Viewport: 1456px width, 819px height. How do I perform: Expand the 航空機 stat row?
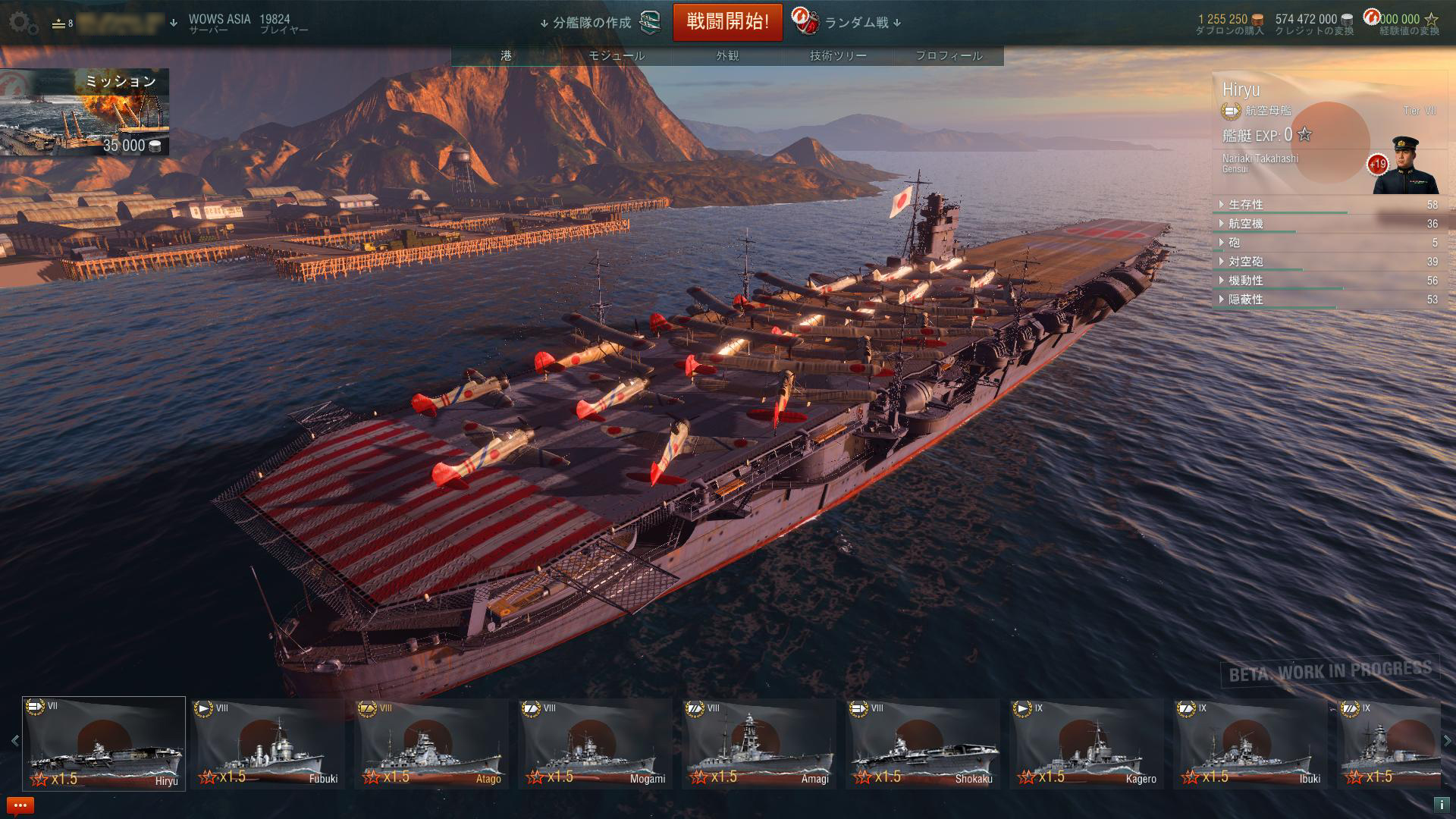tap(1245, 224)
